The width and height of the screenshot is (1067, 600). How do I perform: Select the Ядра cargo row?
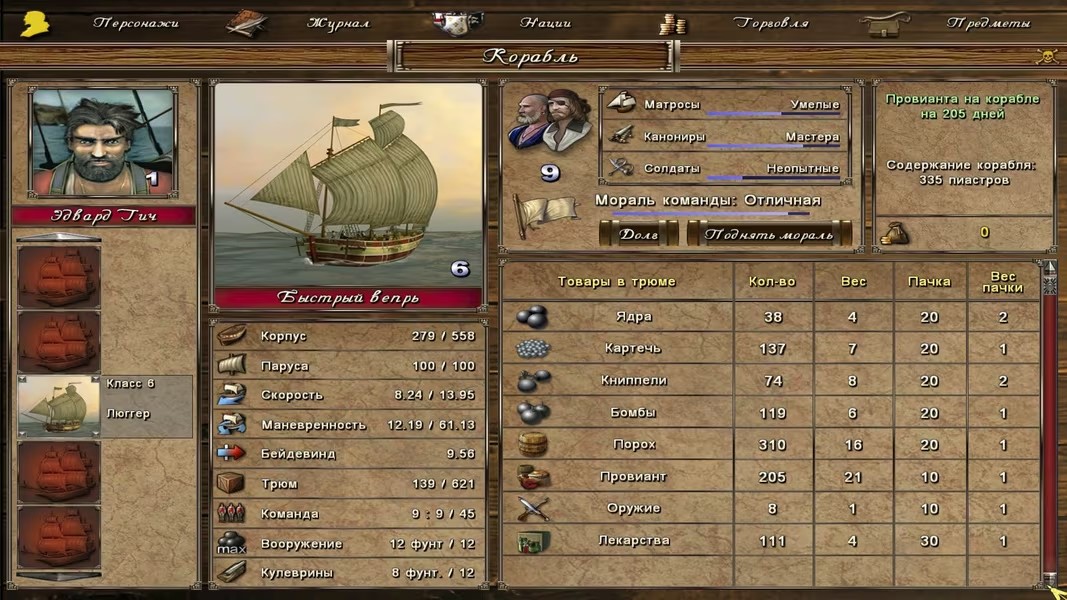(634, 317)
